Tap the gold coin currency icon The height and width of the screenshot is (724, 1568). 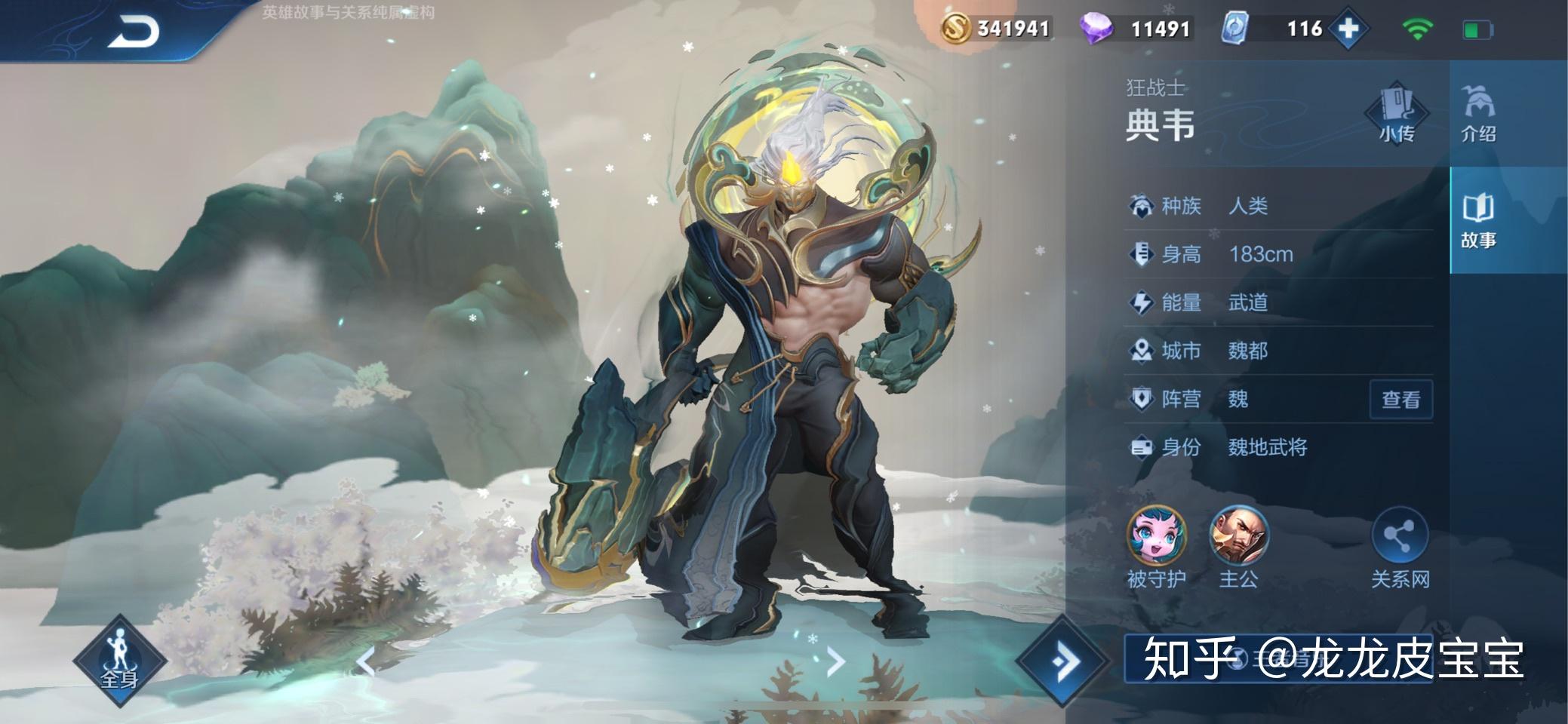coord(955,29)
